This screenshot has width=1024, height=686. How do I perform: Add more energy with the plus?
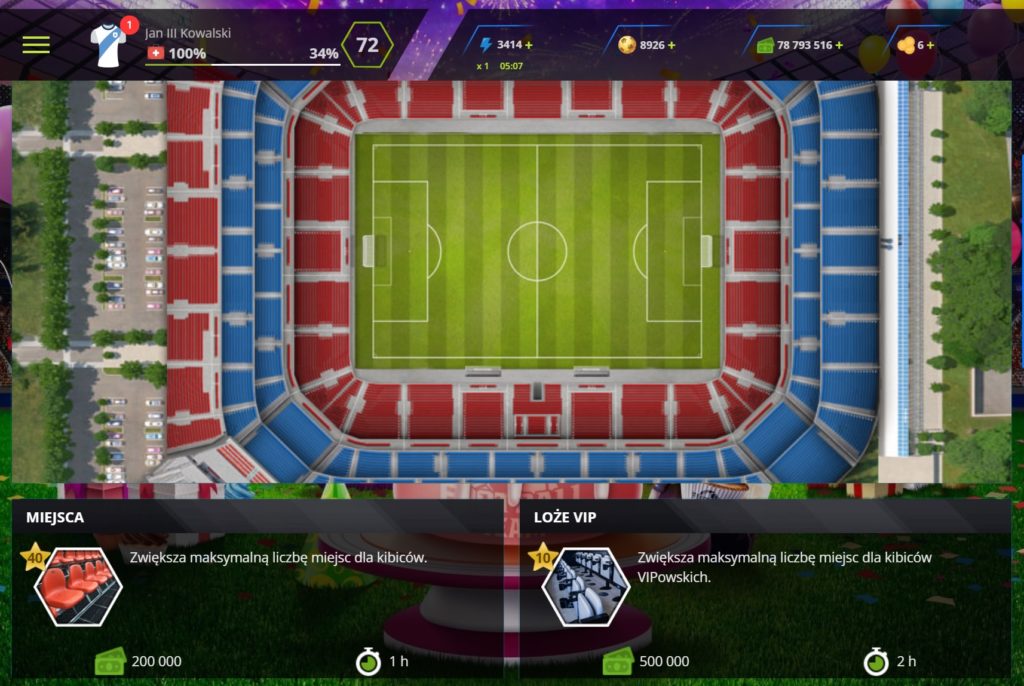[529, 45]
